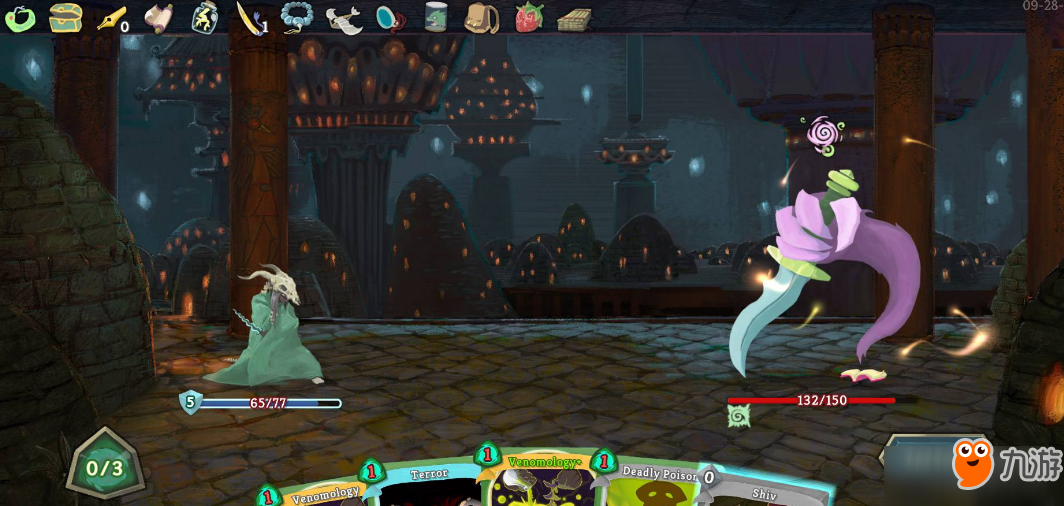
Task: Inspect the green Ring of the Snake relic
Action: 20,17
